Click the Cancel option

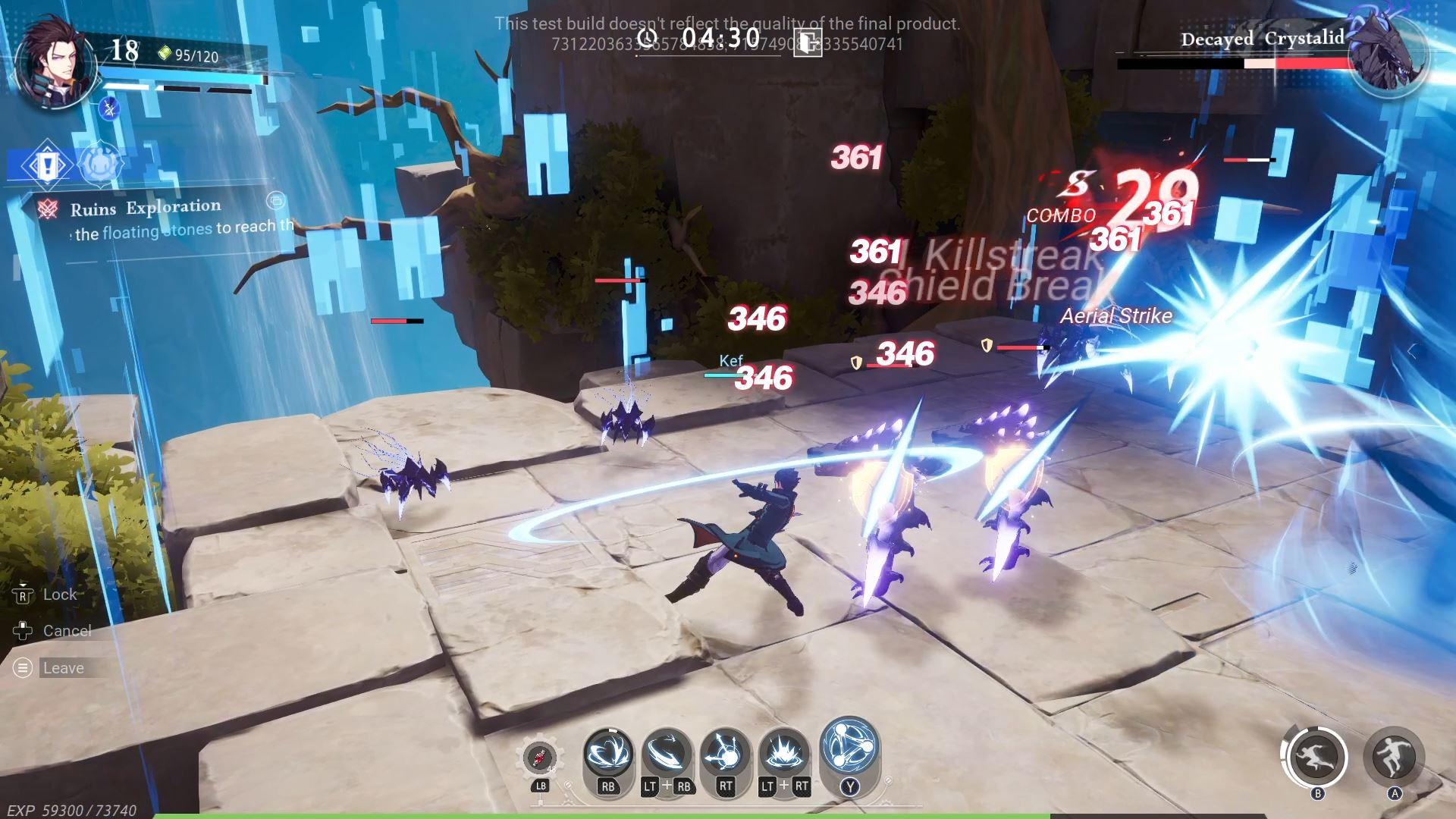click(x=66, y=631)
